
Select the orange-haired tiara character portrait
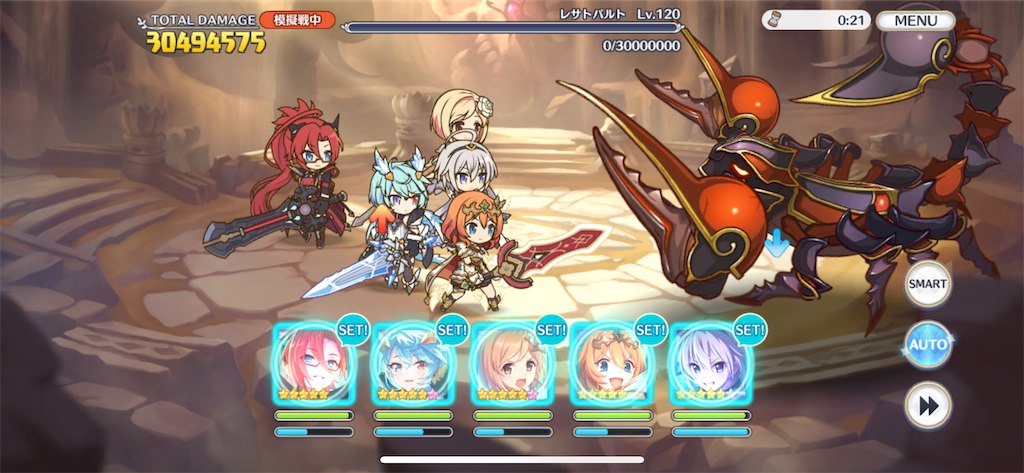pyautogui.click(x=610, y=363)
